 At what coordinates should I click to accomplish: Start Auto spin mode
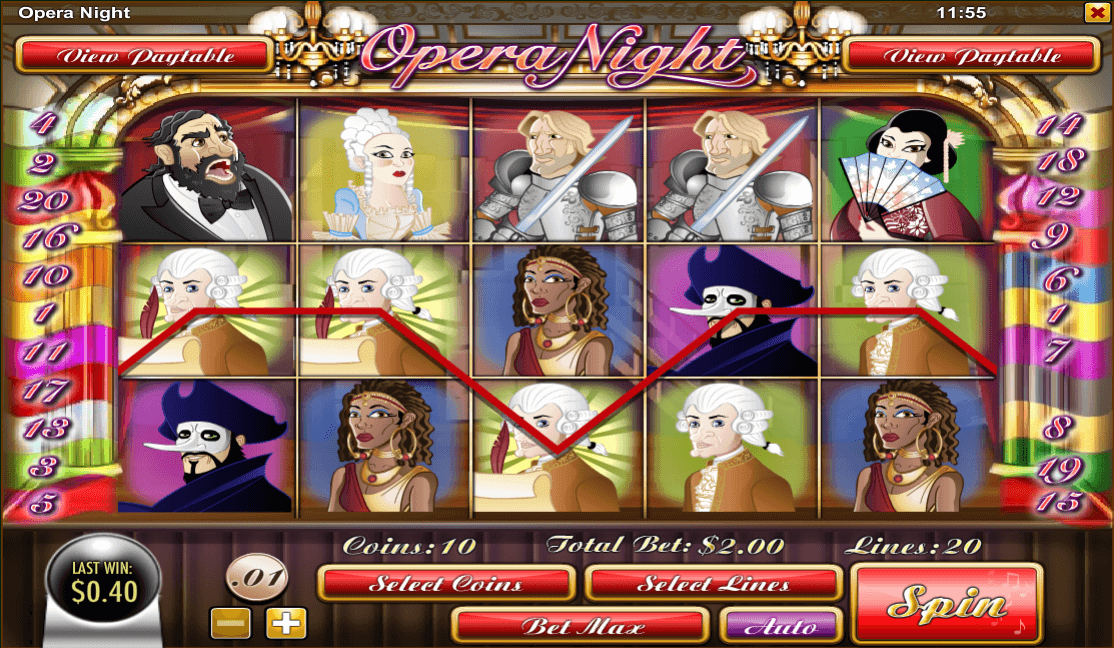pos(781,626)
